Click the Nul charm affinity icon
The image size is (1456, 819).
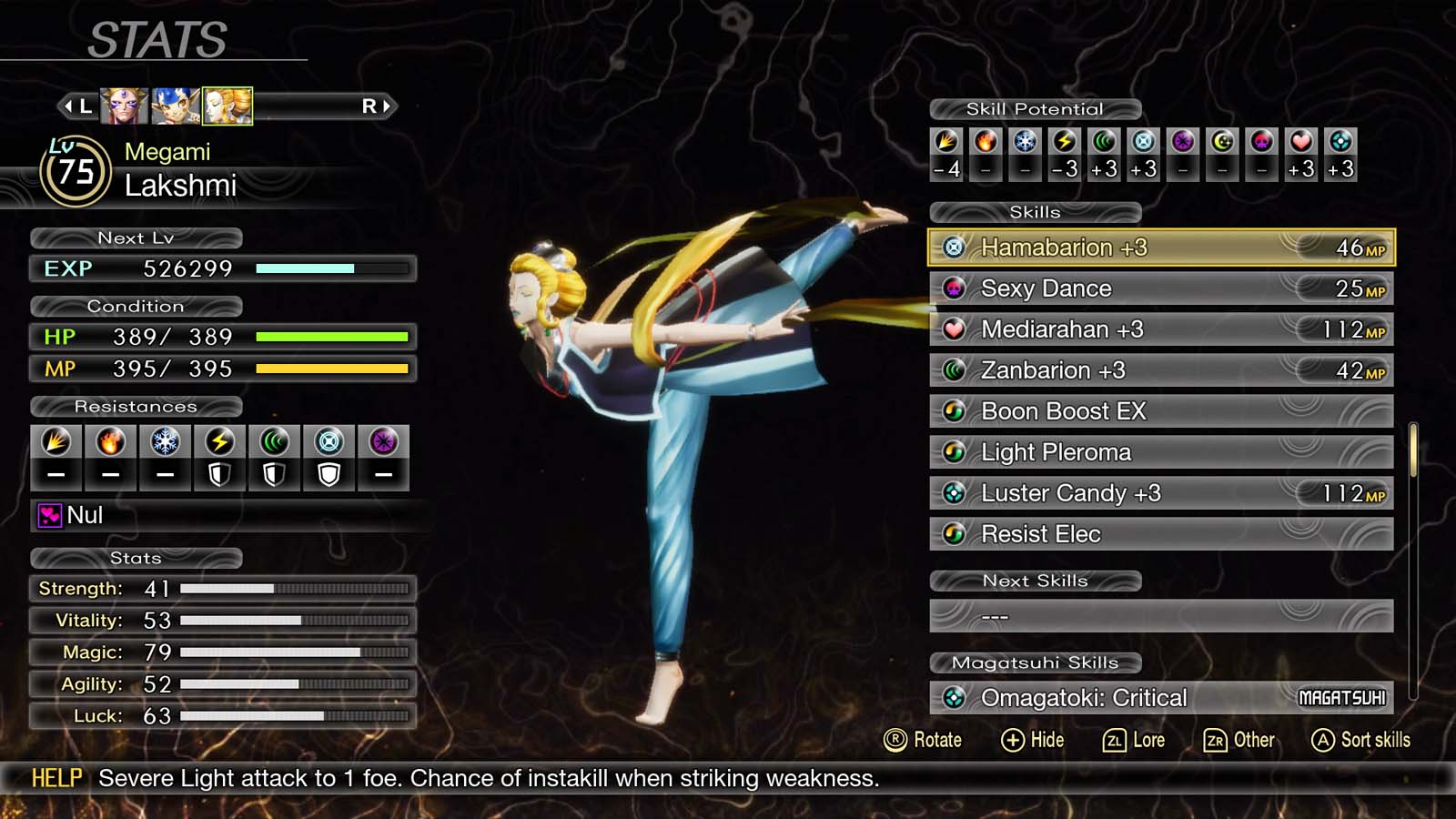pyautogui.click(x=50, y=516)
